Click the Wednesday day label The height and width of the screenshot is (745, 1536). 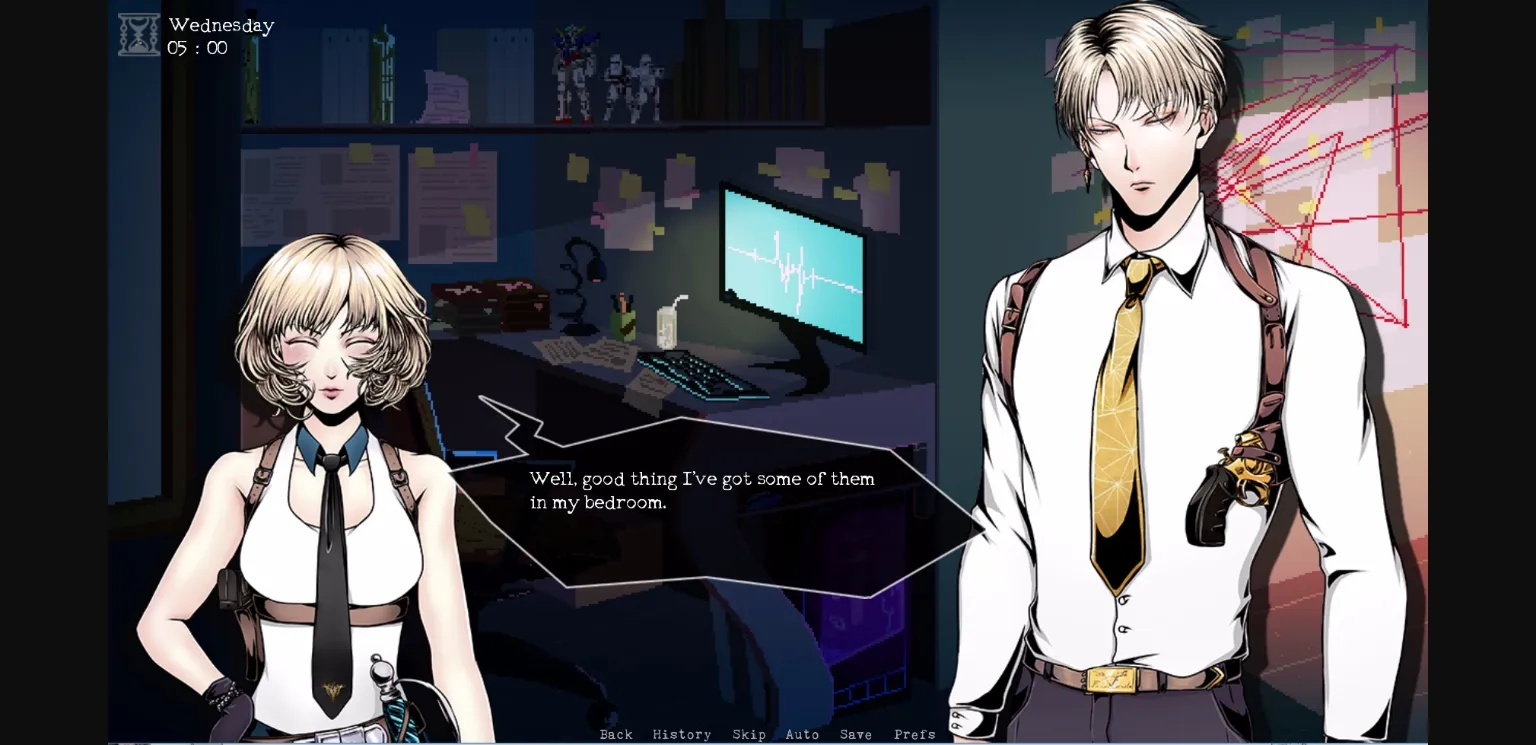pos(220,24)
